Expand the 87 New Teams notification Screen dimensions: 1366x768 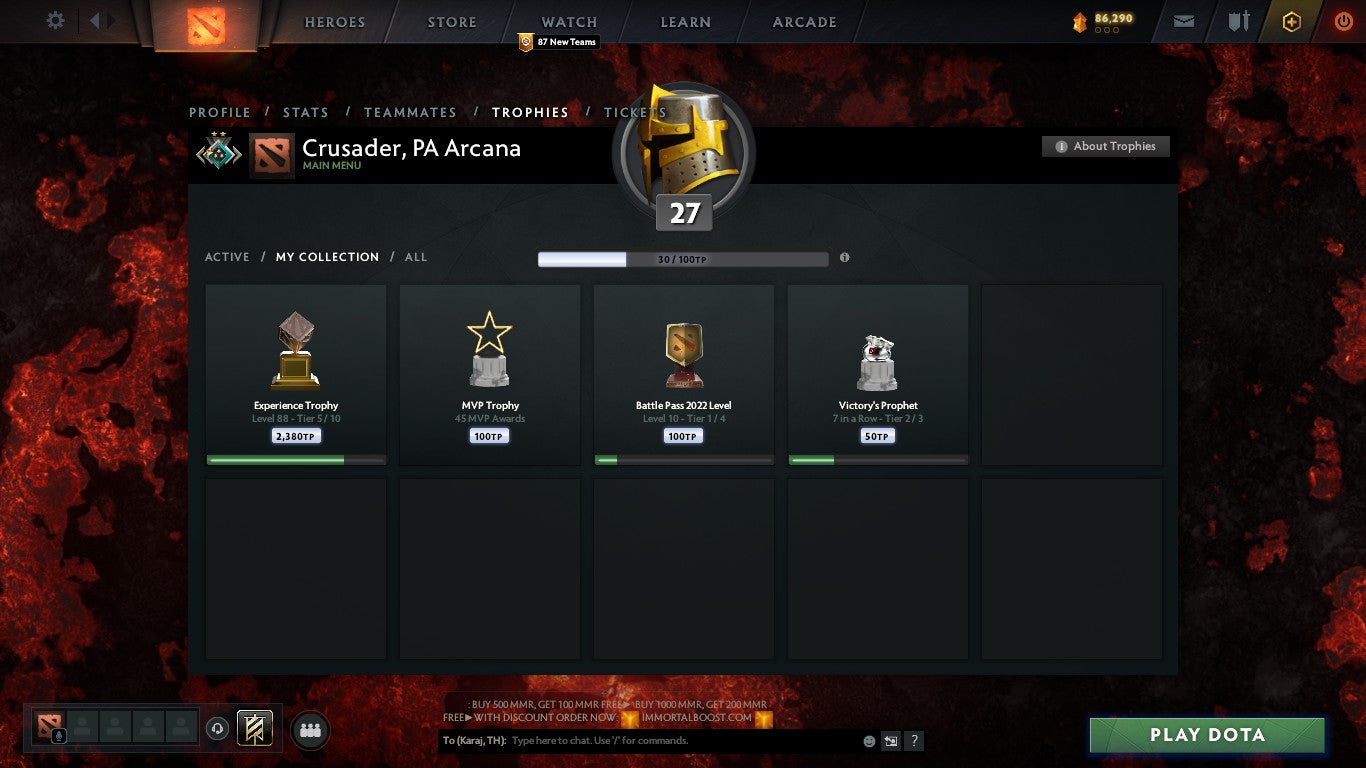click(557, 42)
